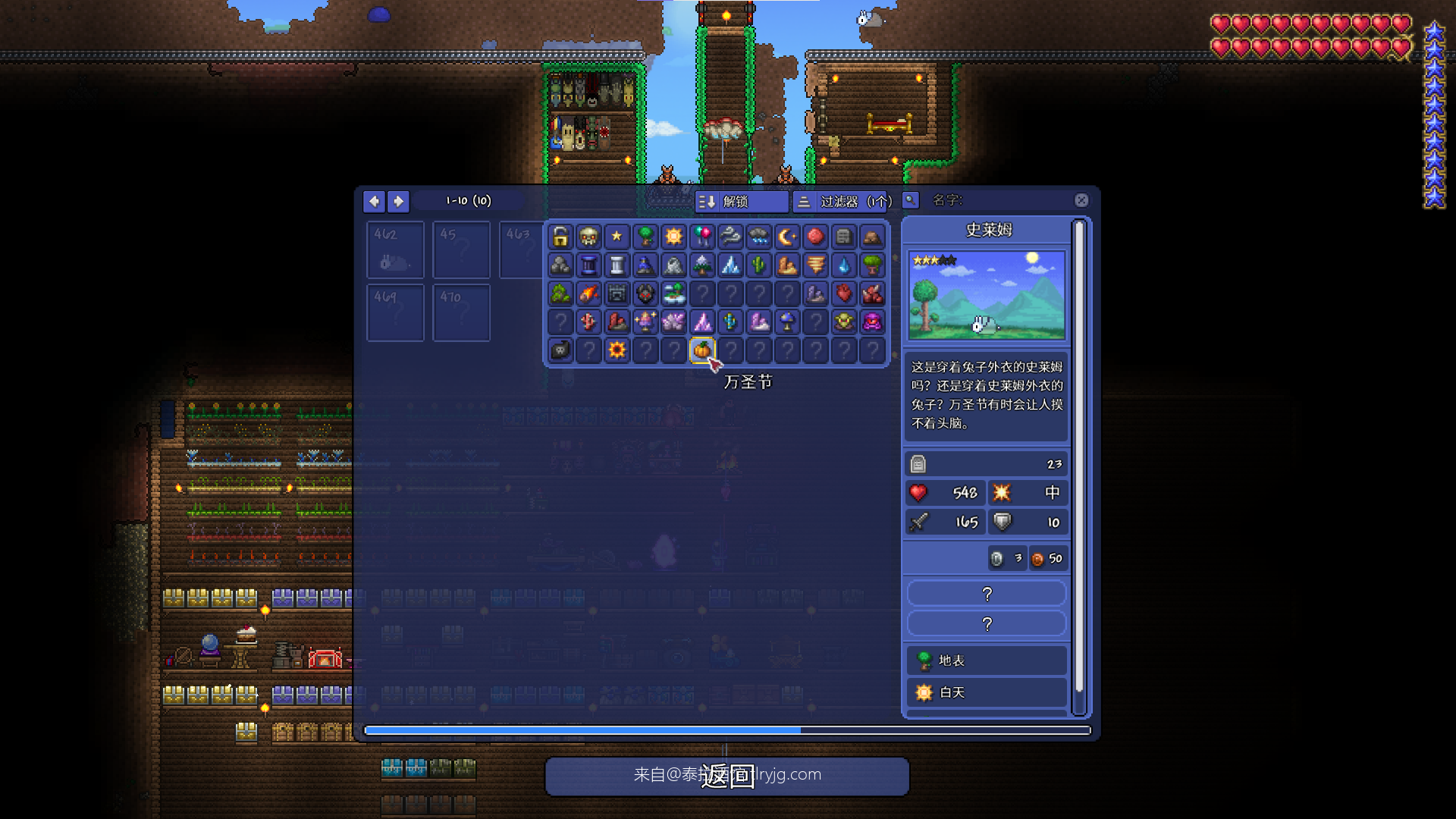
Task: Go to the previous bestiary page
Action: pyautogui.click(x=374, y=201)
